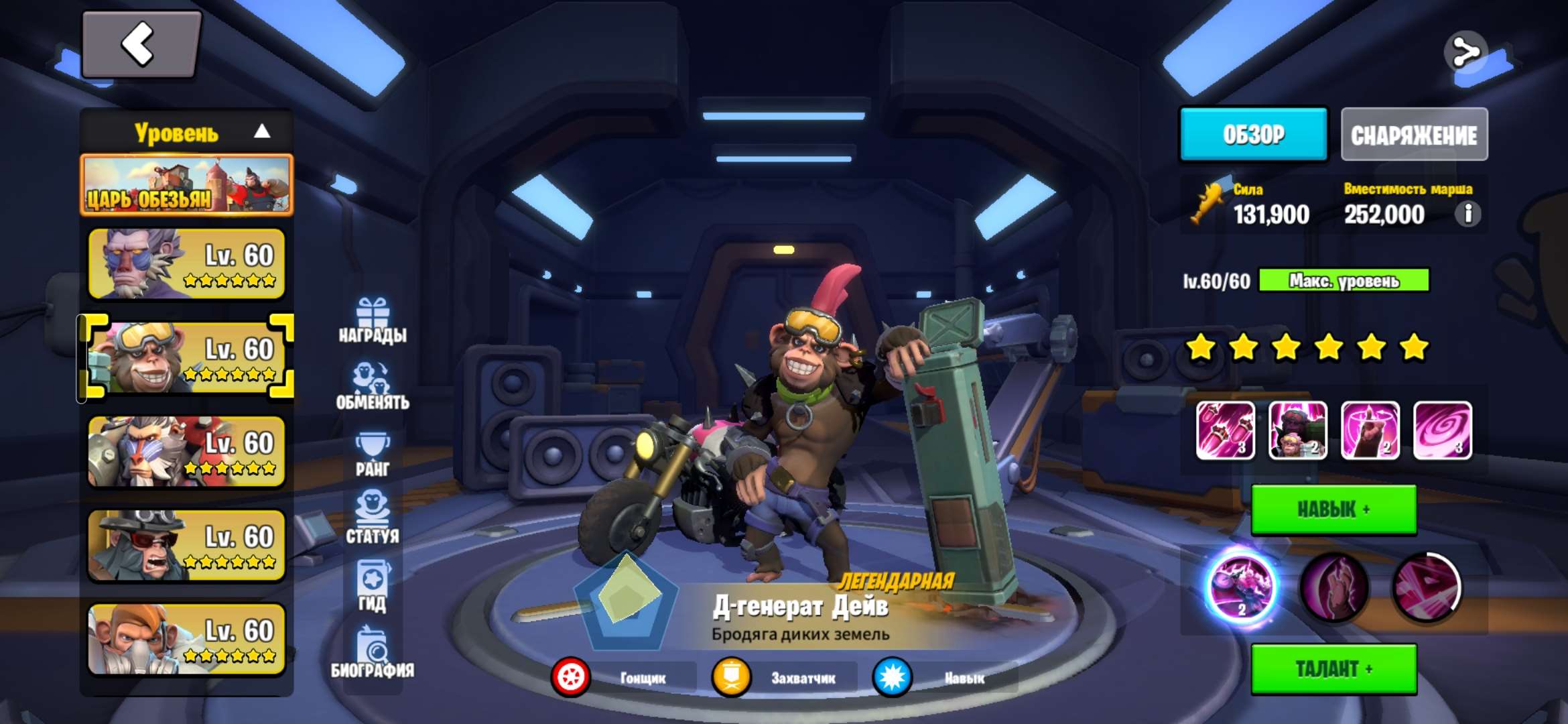This screenshot has width=1568, height=724.
Task: Open the Награды gift menu
Action: tap(373, 320)
